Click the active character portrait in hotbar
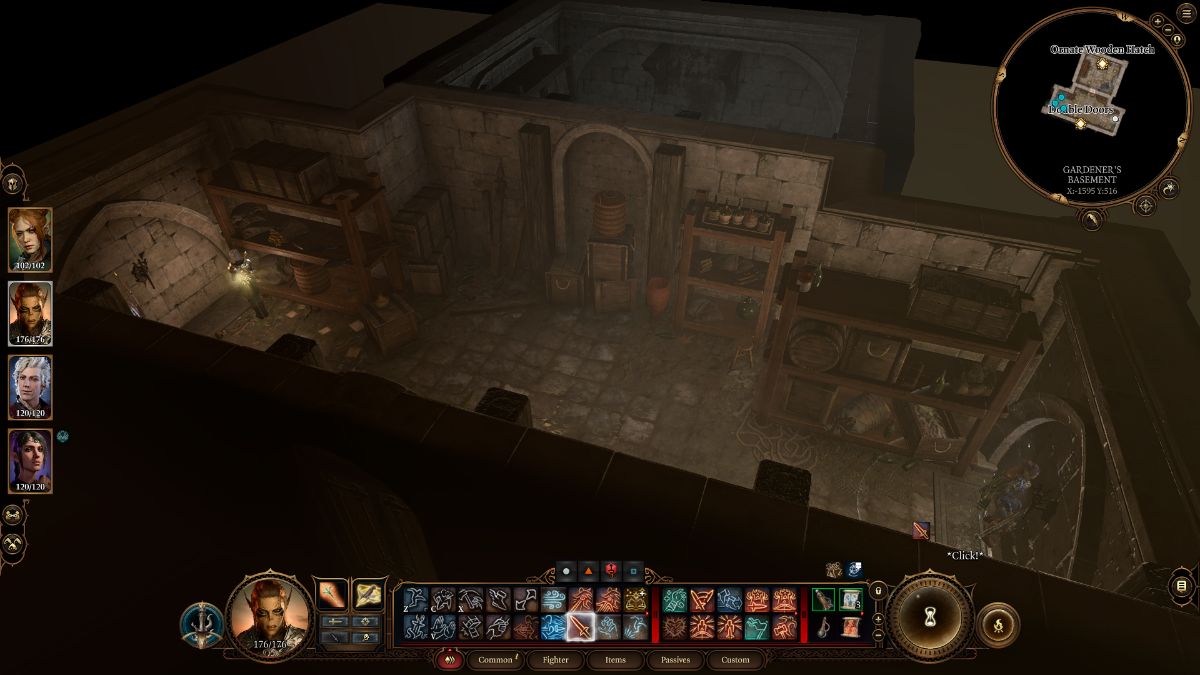The height and width of the screenshot is (675, 1200). [x=266, y=615]
